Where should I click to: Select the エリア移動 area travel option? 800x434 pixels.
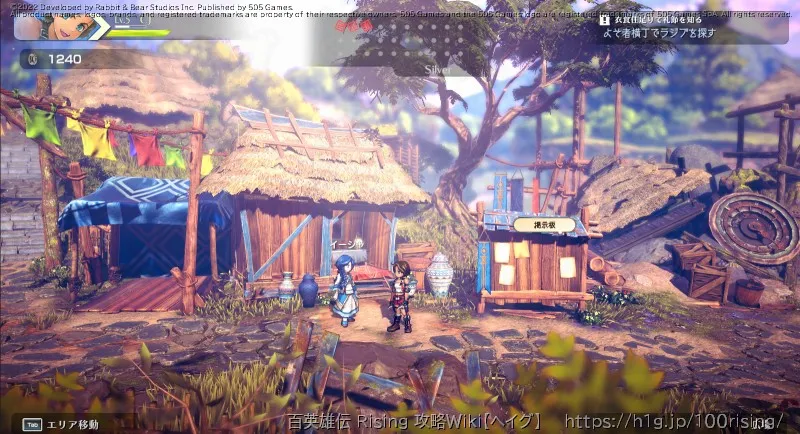click(x=72, y=424)
